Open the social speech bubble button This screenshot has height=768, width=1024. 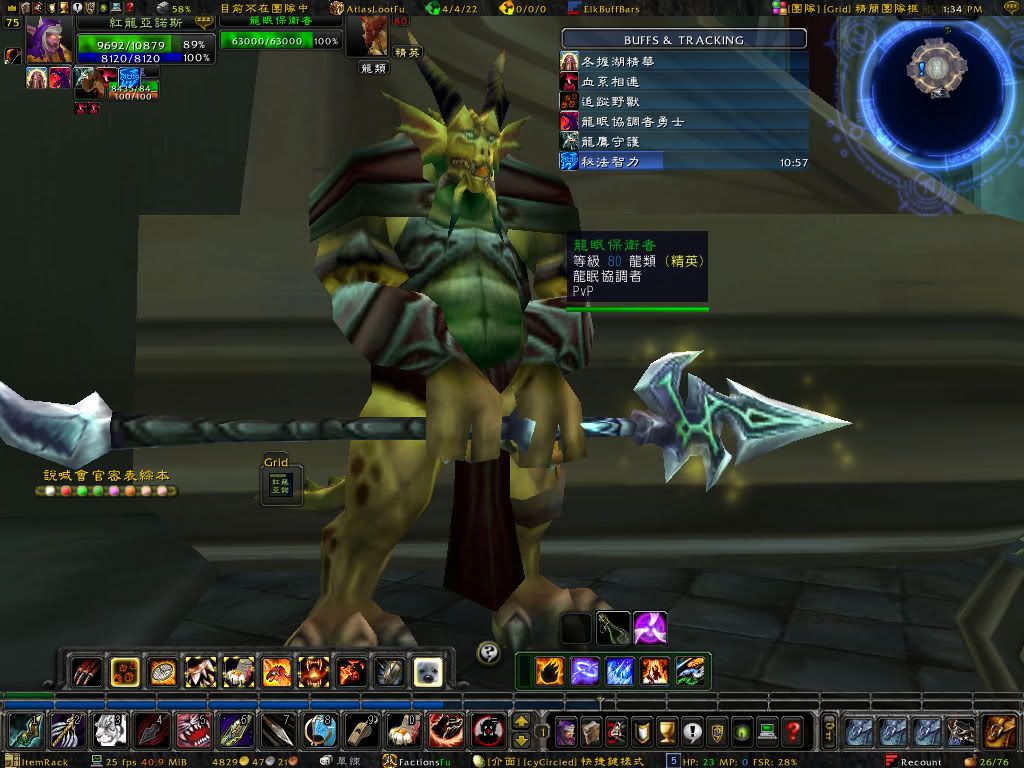tap(691, 731)
